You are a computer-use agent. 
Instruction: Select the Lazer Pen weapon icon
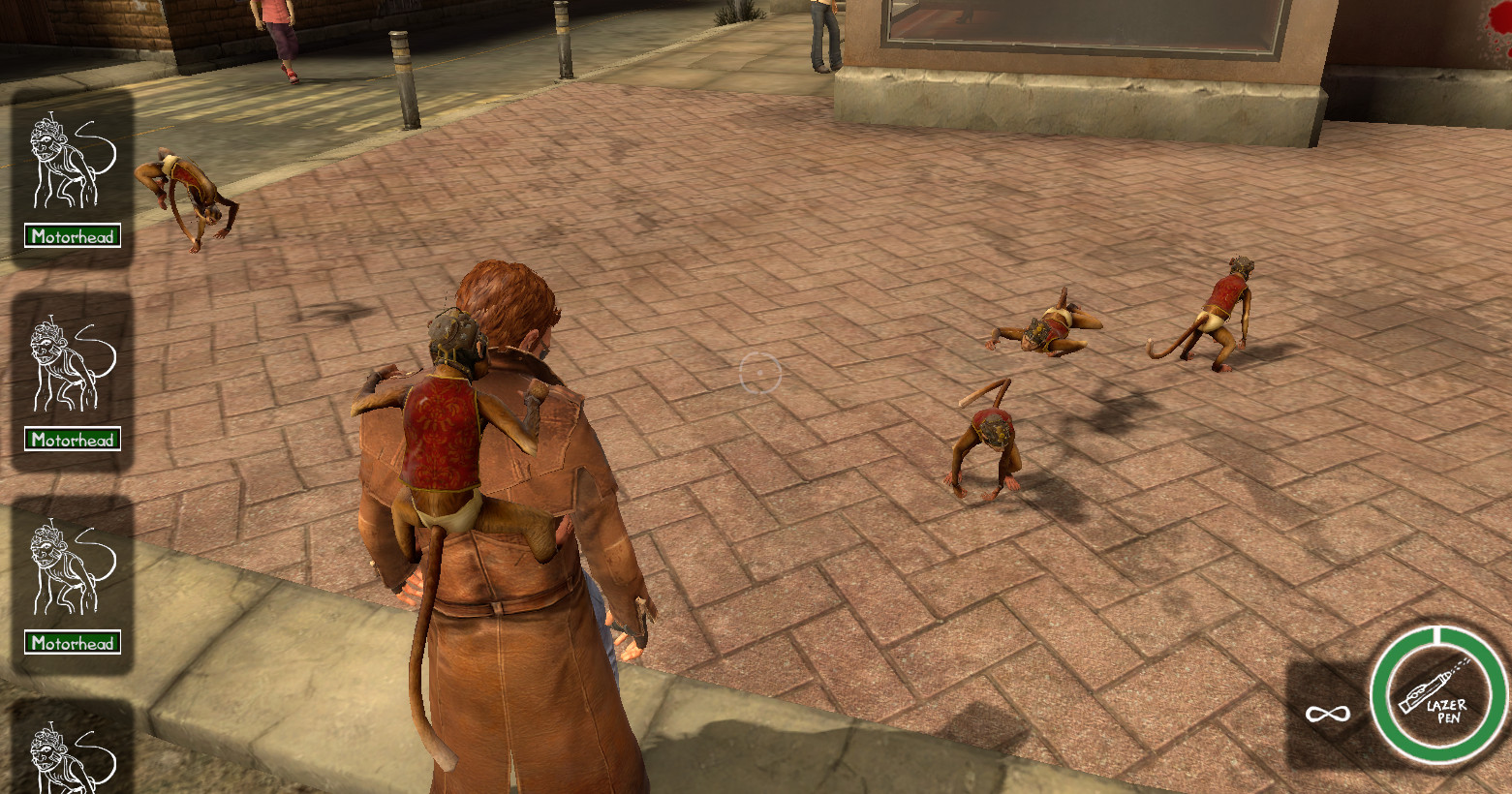(1439, 694)
